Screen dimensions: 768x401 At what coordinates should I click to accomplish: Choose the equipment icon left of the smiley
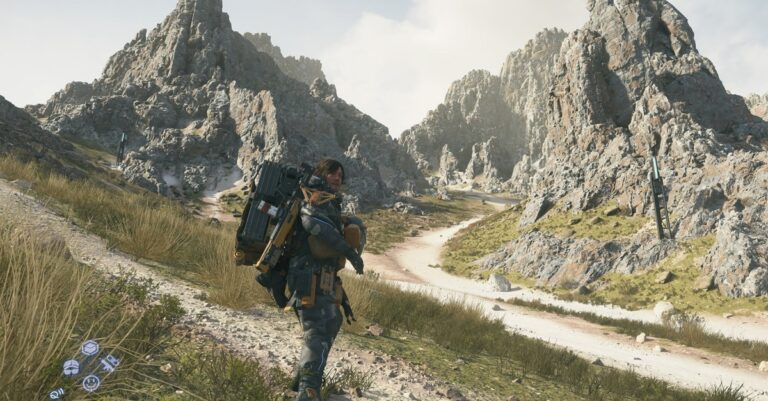(71, 367)
